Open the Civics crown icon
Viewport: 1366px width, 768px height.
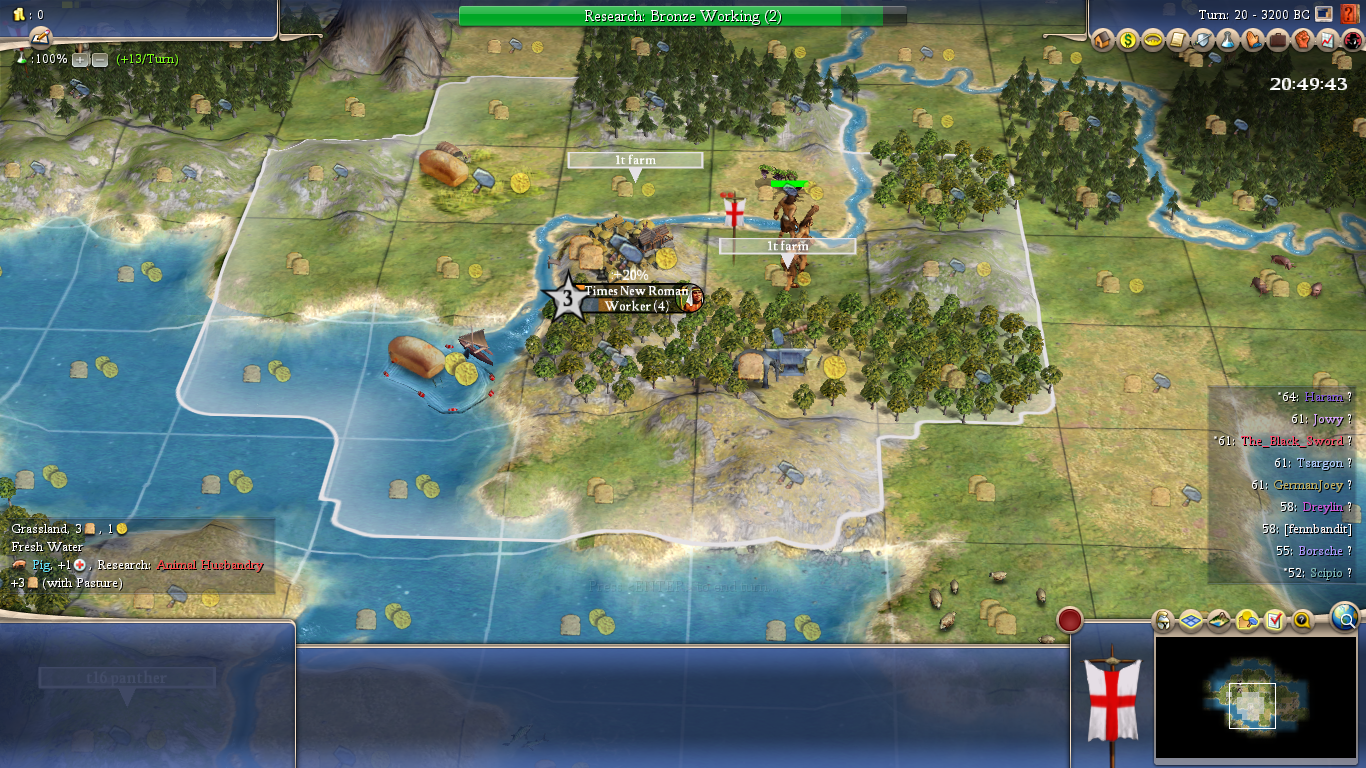point(1153,40)
